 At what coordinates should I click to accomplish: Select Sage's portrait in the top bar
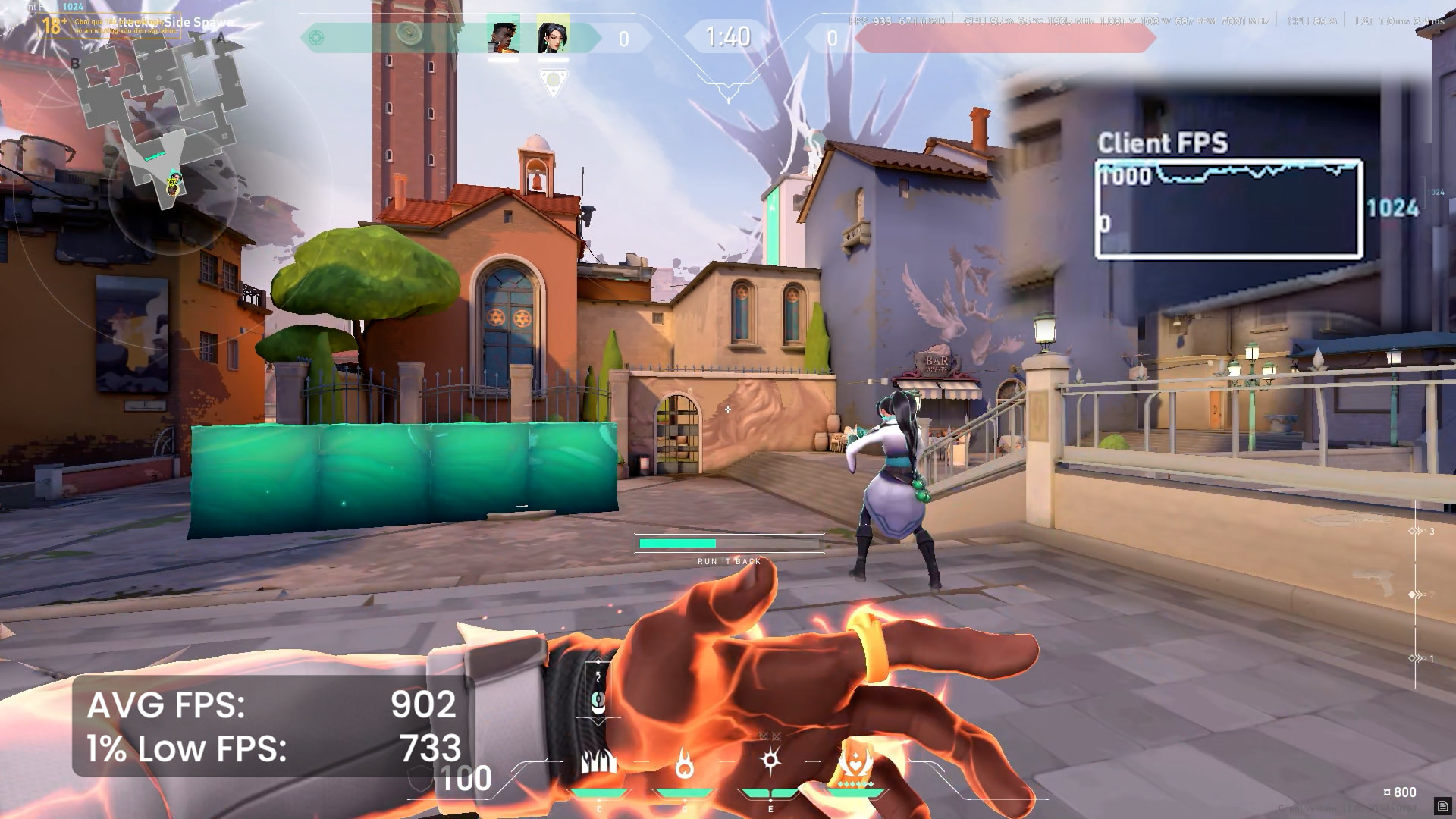553,36
